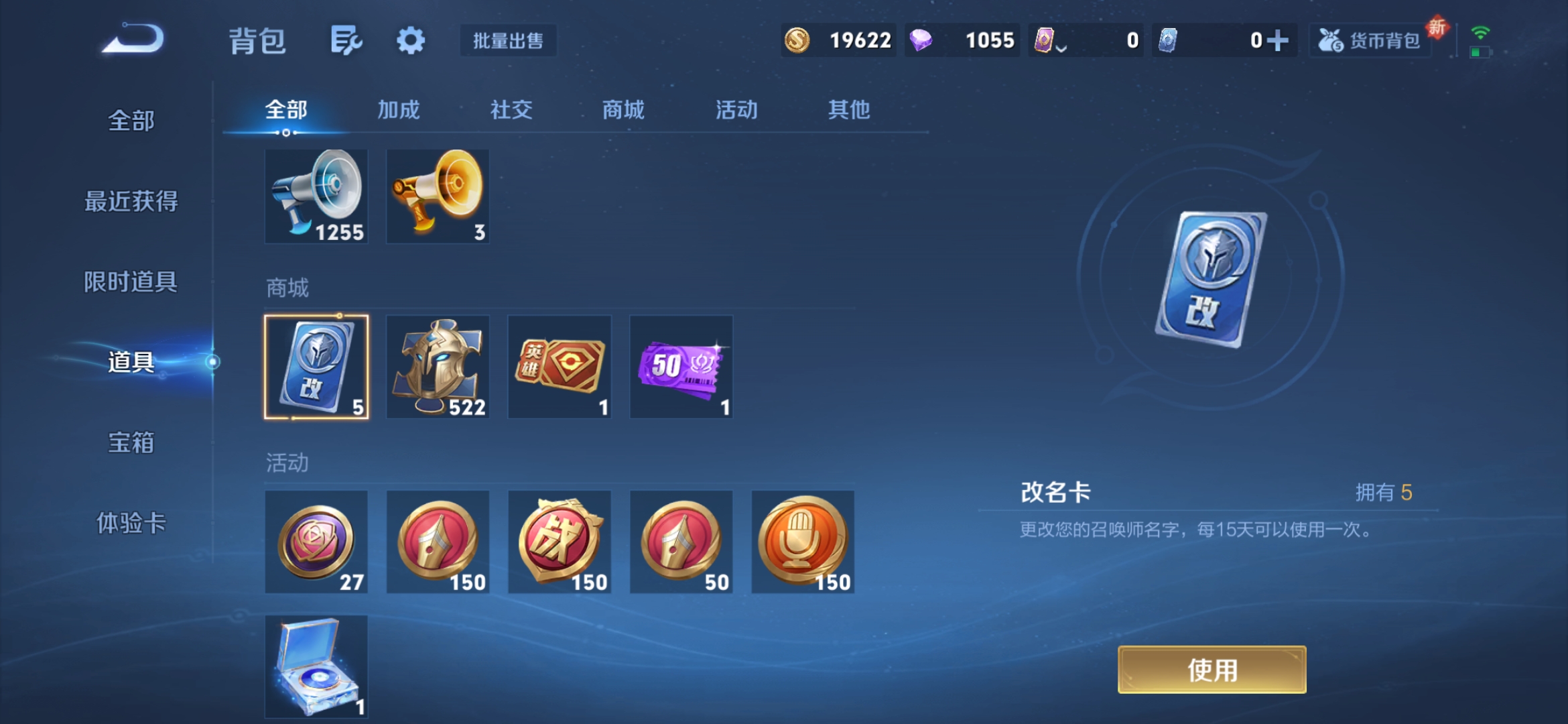This screenshot has width=1568, height=724.
Task: Open the 宝箱 sidebar category
Action: pyautogui.click(x=131, y=443)
